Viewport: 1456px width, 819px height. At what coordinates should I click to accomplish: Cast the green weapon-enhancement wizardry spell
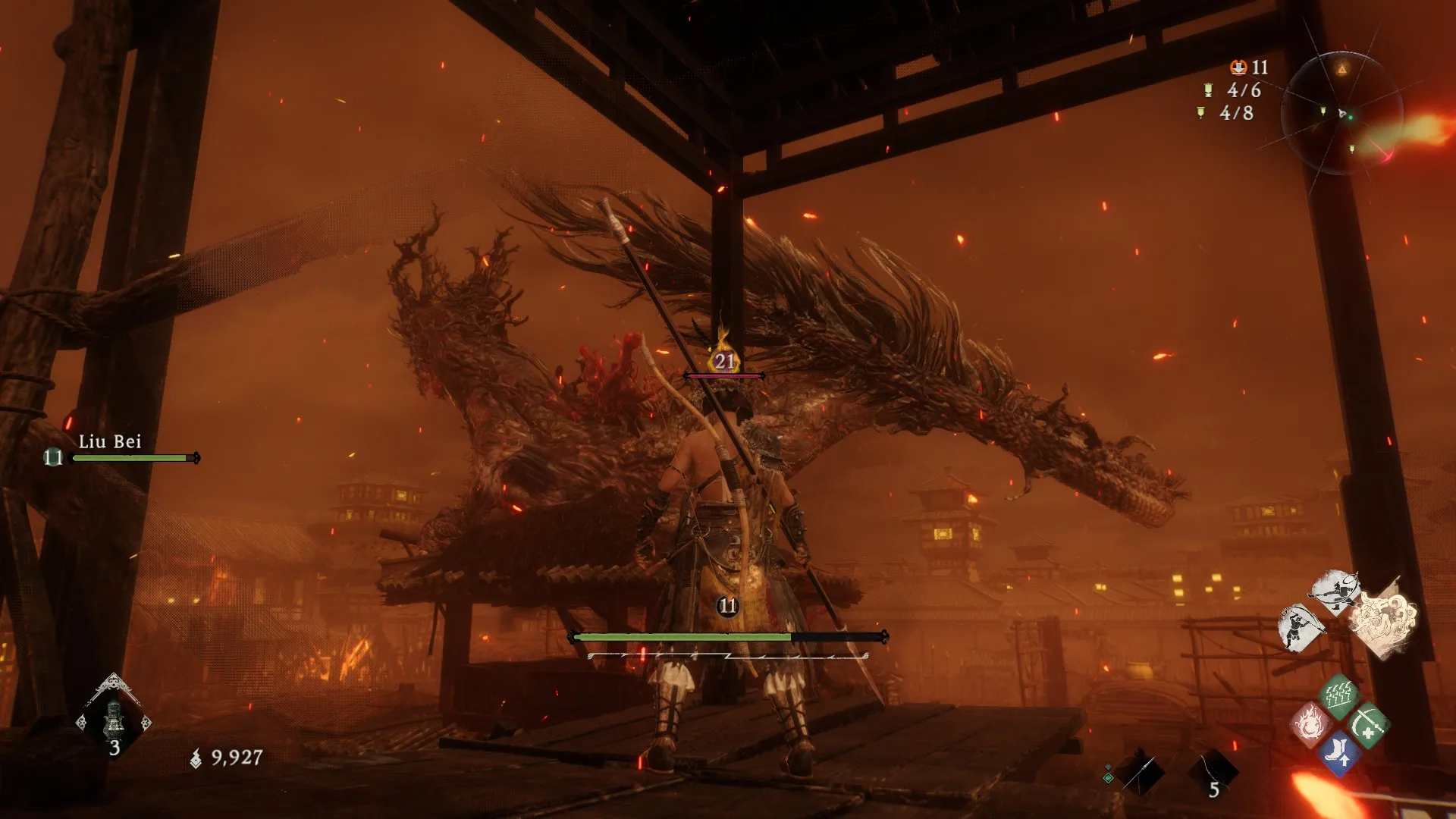[x=1369, y=726]
